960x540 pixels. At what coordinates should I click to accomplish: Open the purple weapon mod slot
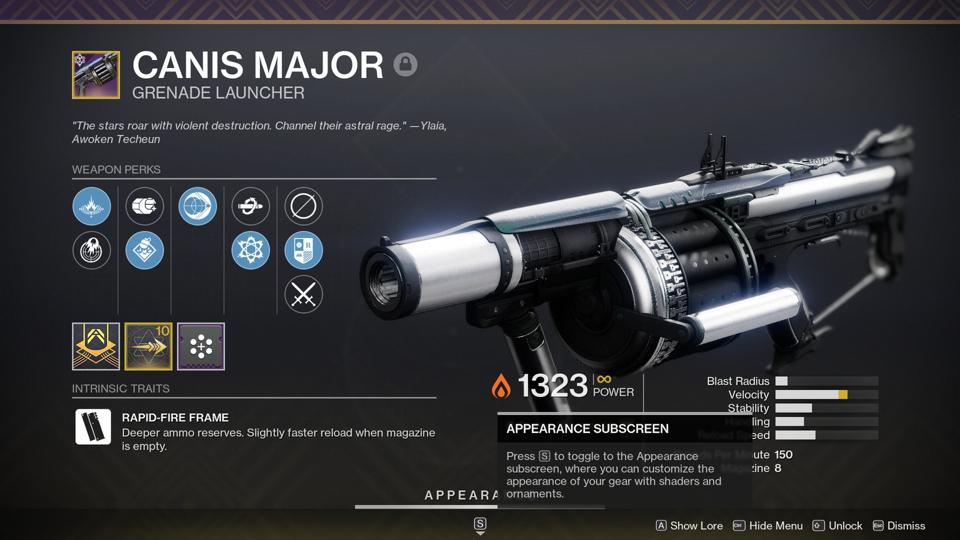[x=201, y=346]
